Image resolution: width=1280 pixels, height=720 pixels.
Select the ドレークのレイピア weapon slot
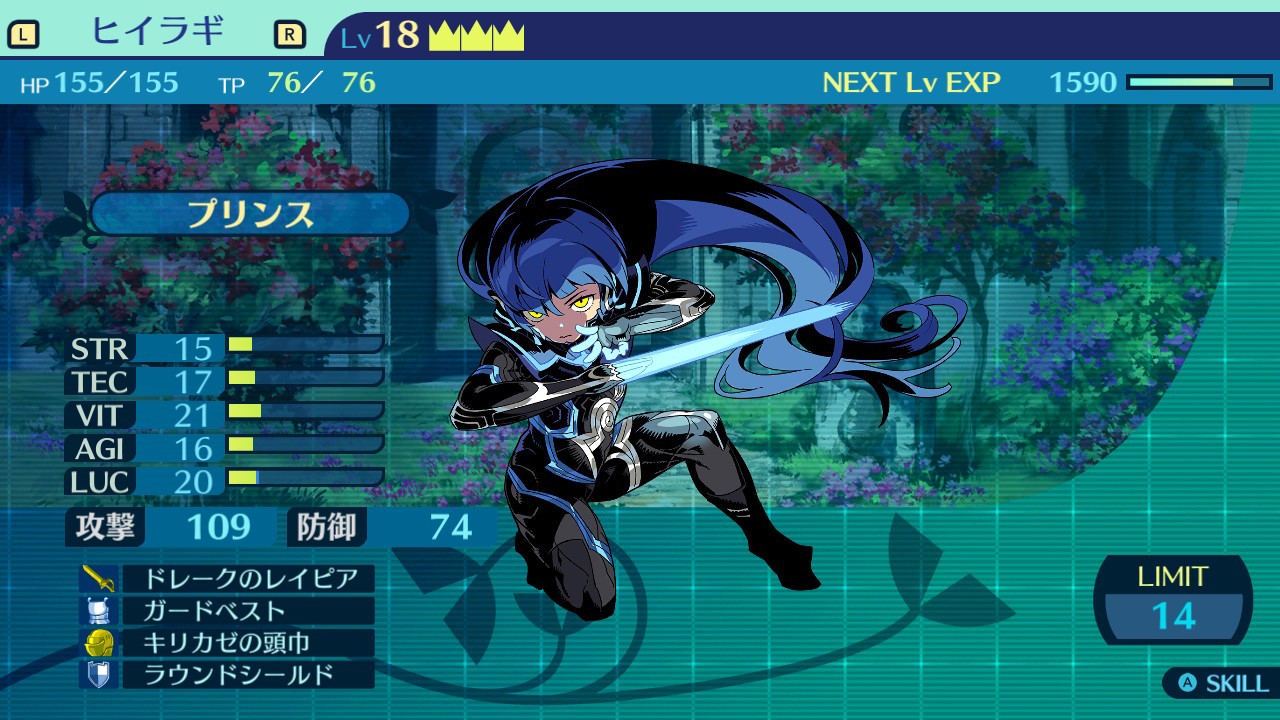[247, 578]
